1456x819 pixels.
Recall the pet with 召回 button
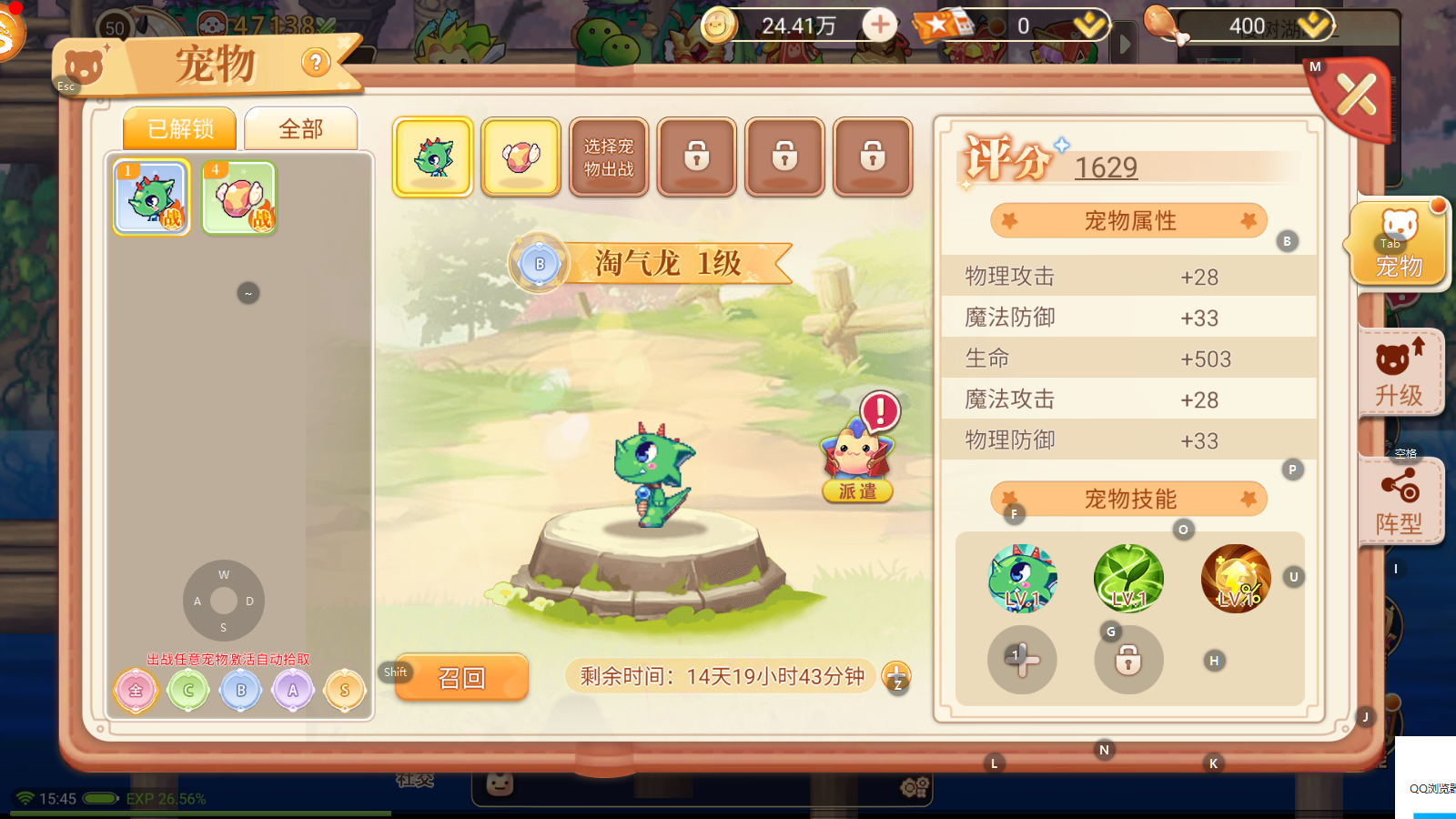coord(462,678)
